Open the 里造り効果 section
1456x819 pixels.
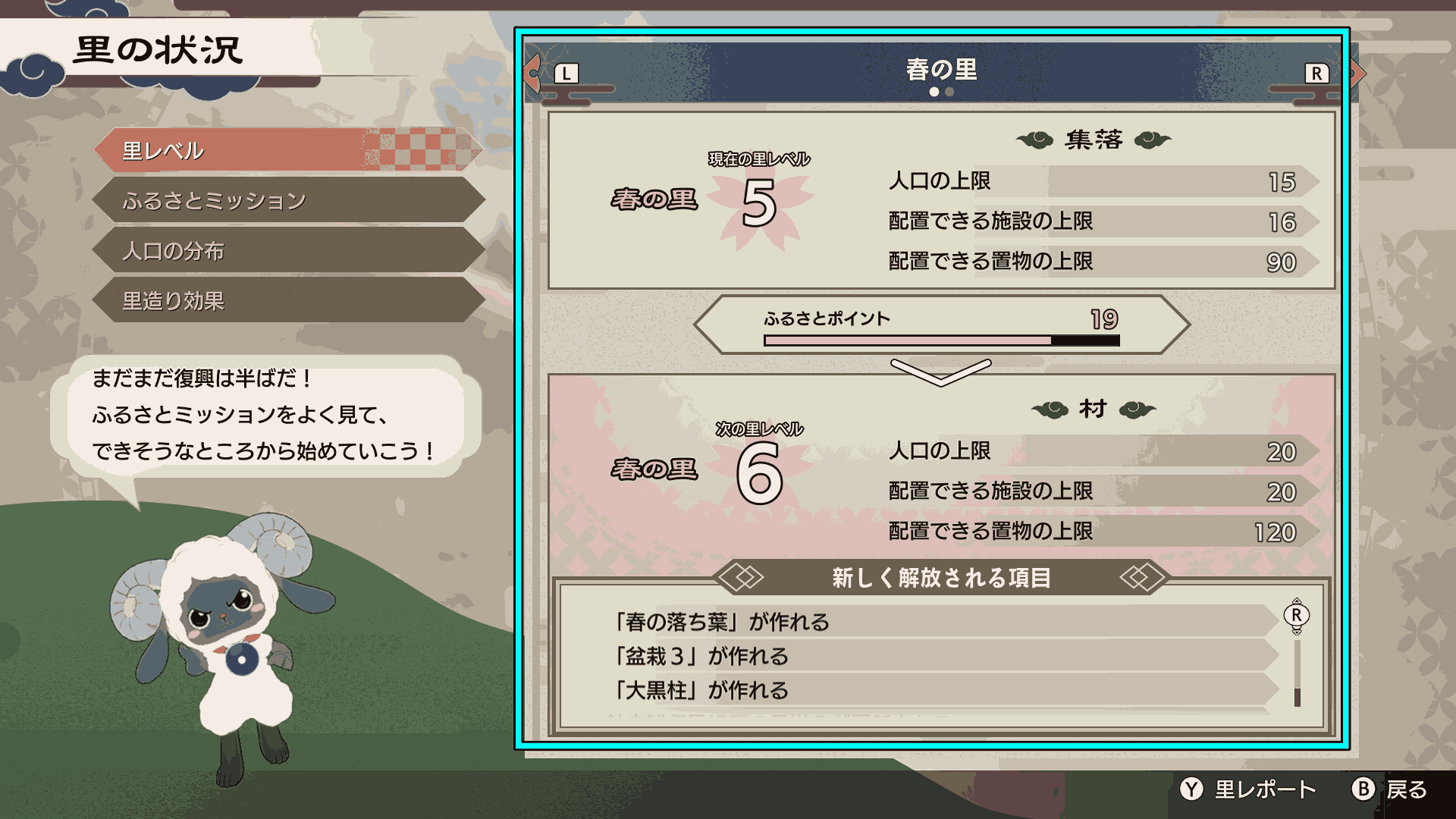[x=288, y=301]
